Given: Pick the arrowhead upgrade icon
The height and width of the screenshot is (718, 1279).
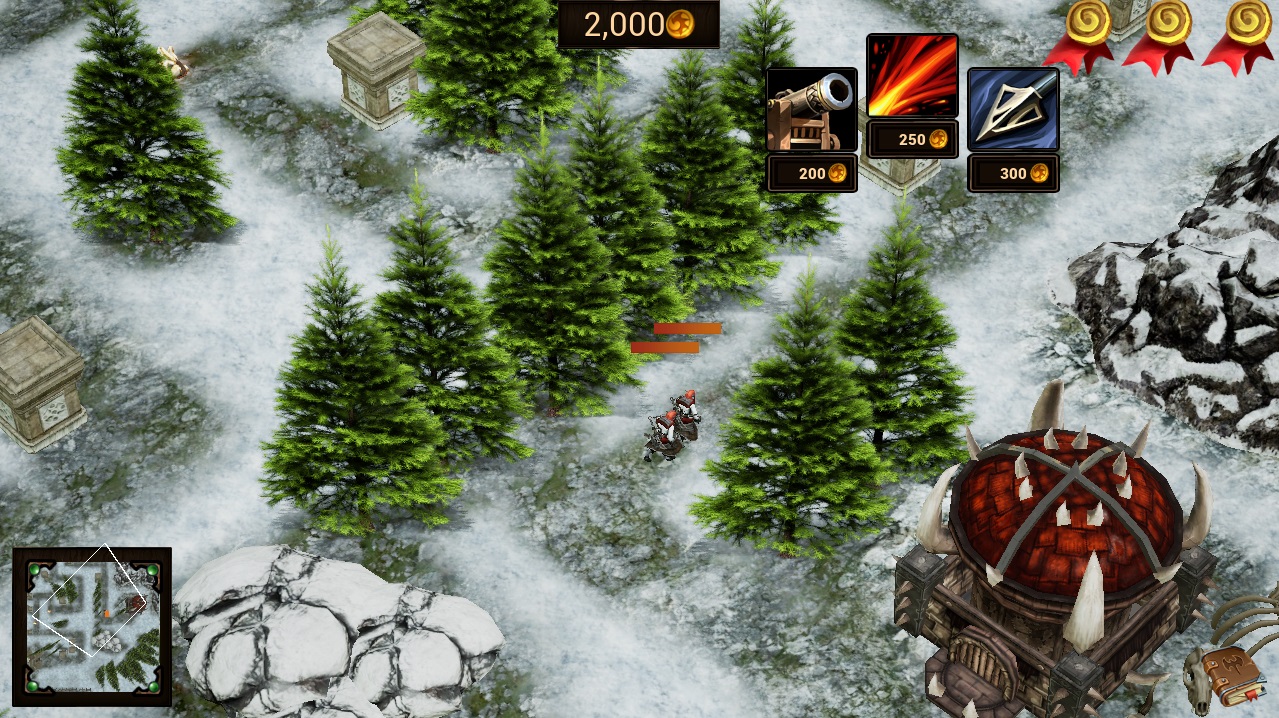Looking at the screenshot, I should pyautogui.click(x=1013, y=109).
